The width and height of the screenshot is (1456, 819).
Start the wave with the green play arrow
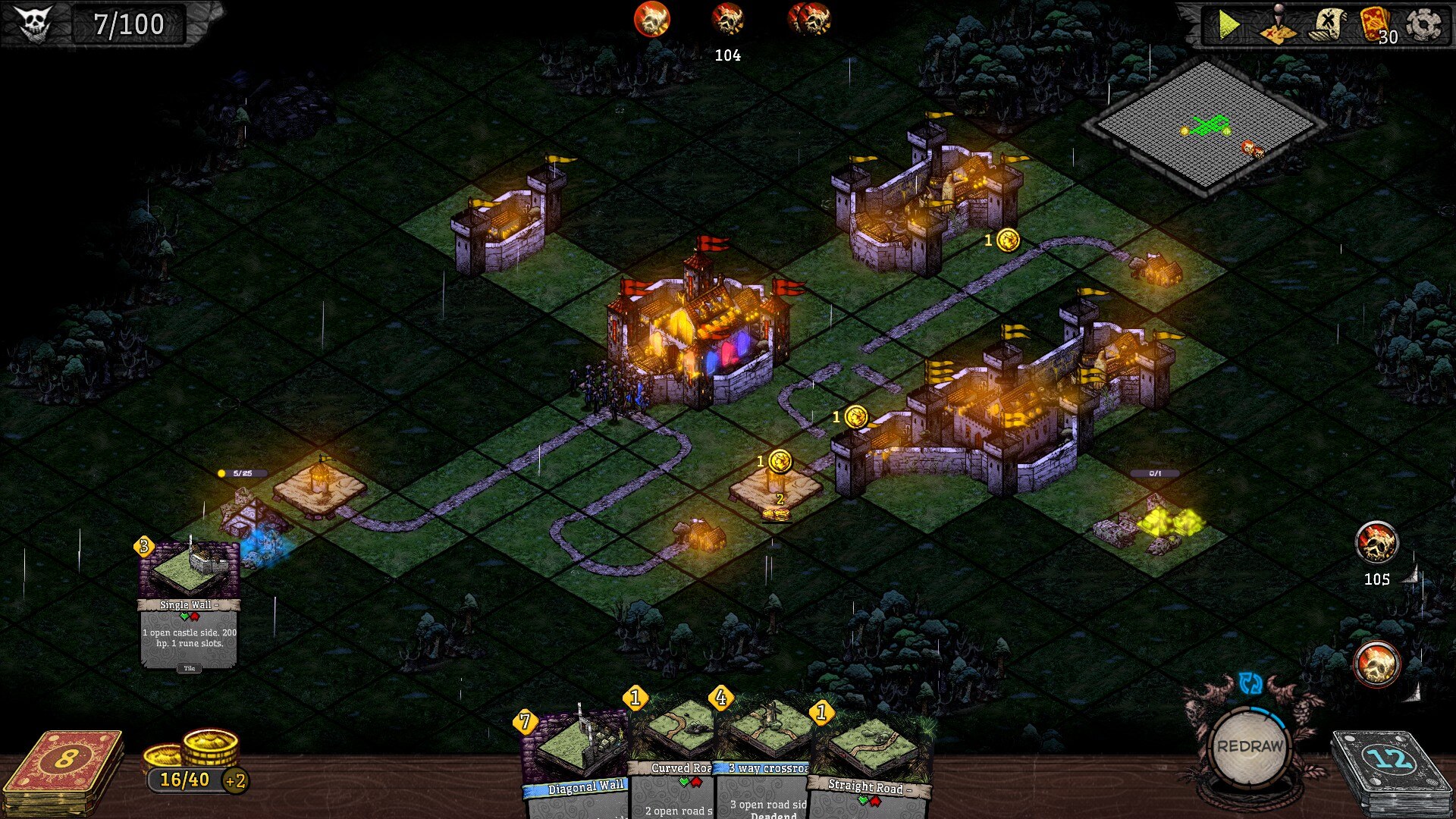[x=1228, y=25]
